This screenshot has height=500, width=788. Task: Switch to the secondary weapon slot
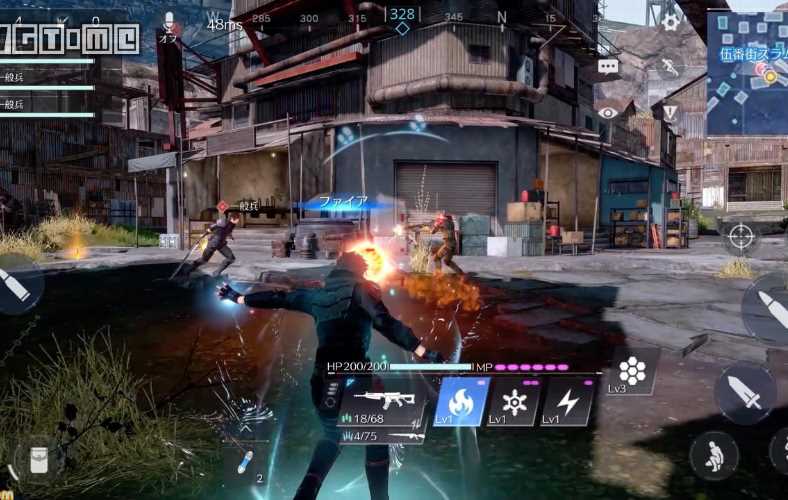tap(385, 436)
